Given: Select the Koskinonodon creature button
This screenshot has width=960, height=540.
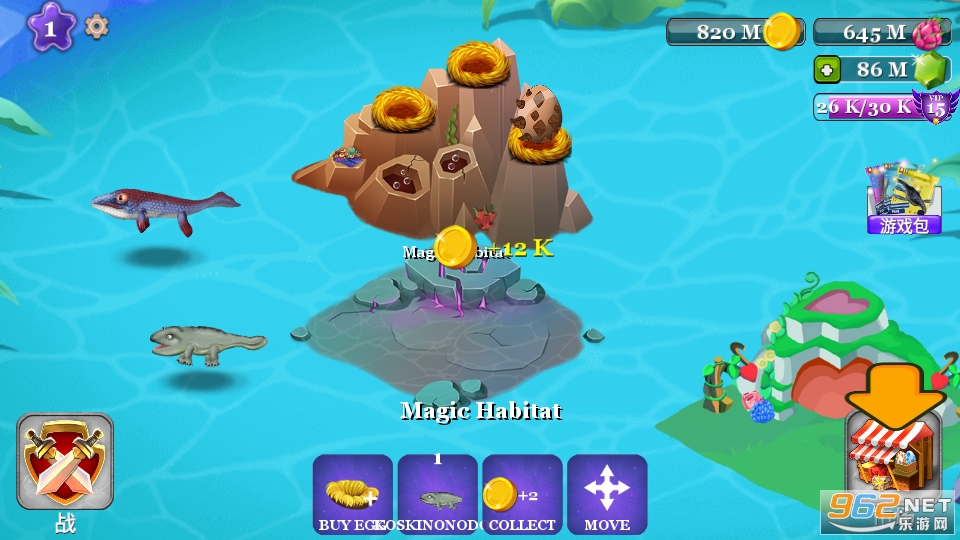Looking at the screenshot, I should tap(437, 495).
